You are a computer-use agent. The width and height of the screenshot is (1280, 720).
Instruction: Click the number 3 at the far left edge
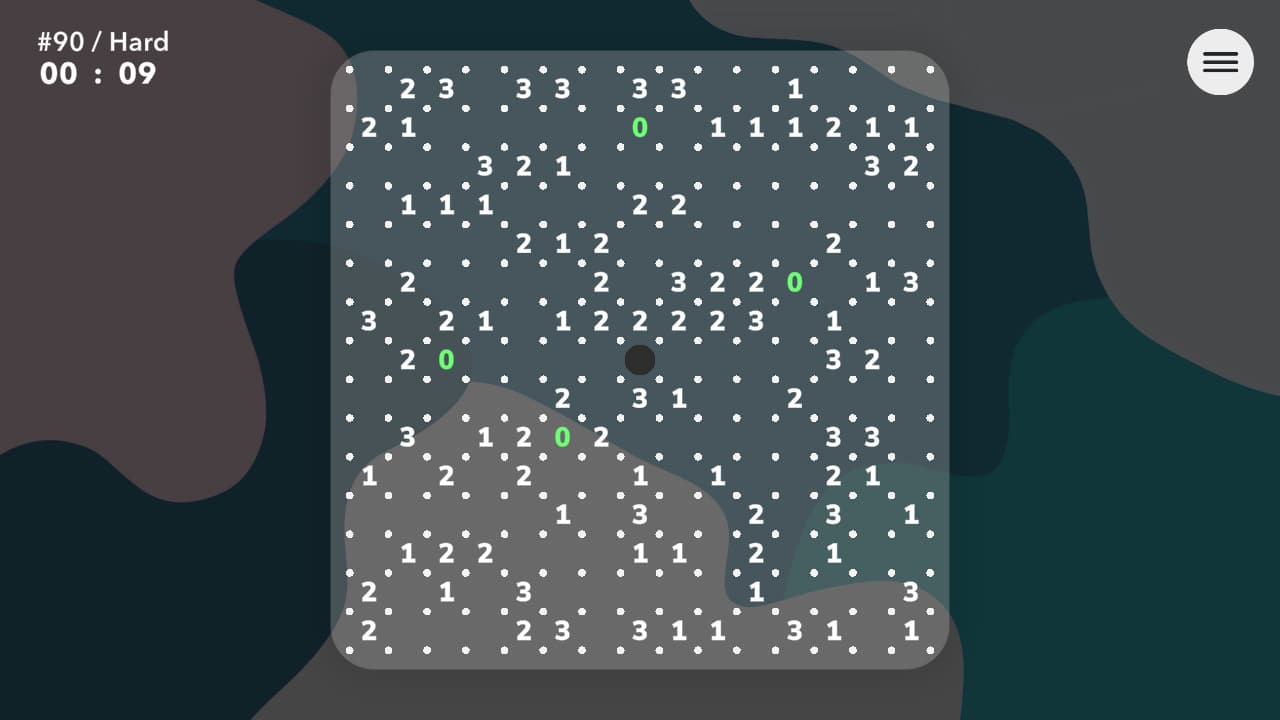[368, 321]
